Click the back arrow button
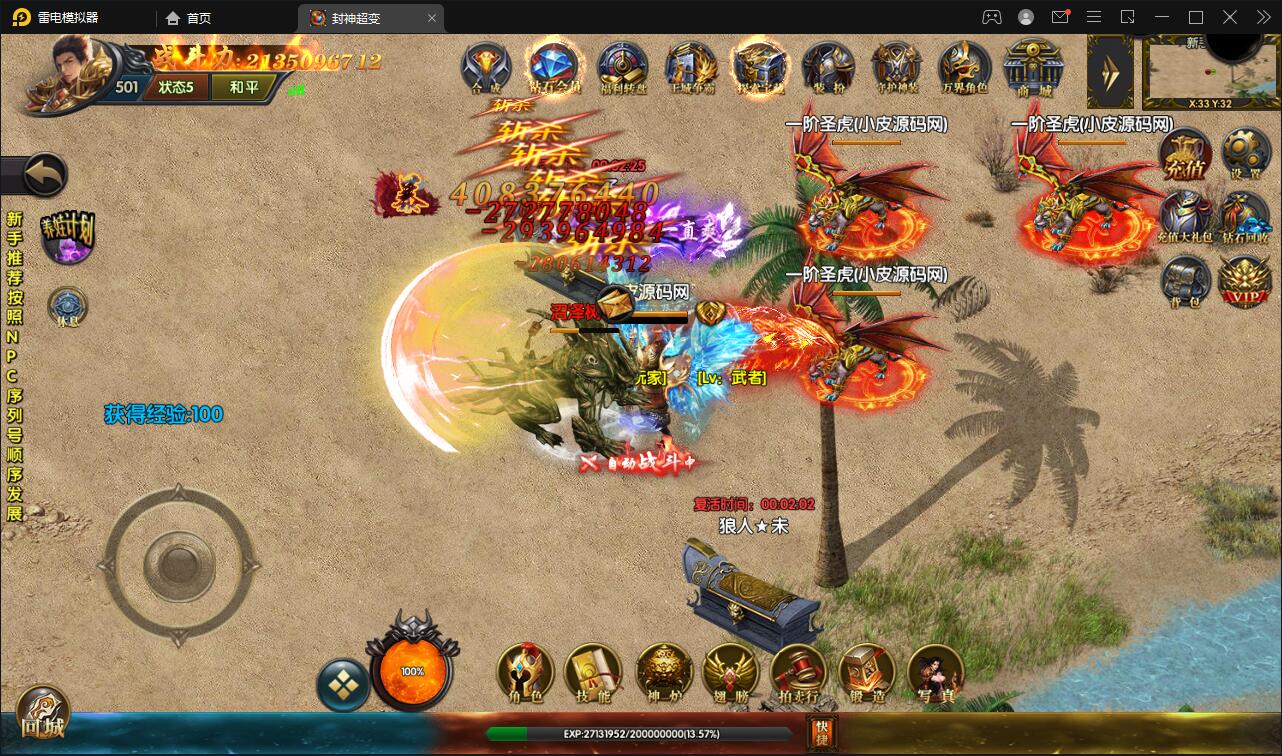This screenshot has width=1282, height=756. (x=44, y=176)
